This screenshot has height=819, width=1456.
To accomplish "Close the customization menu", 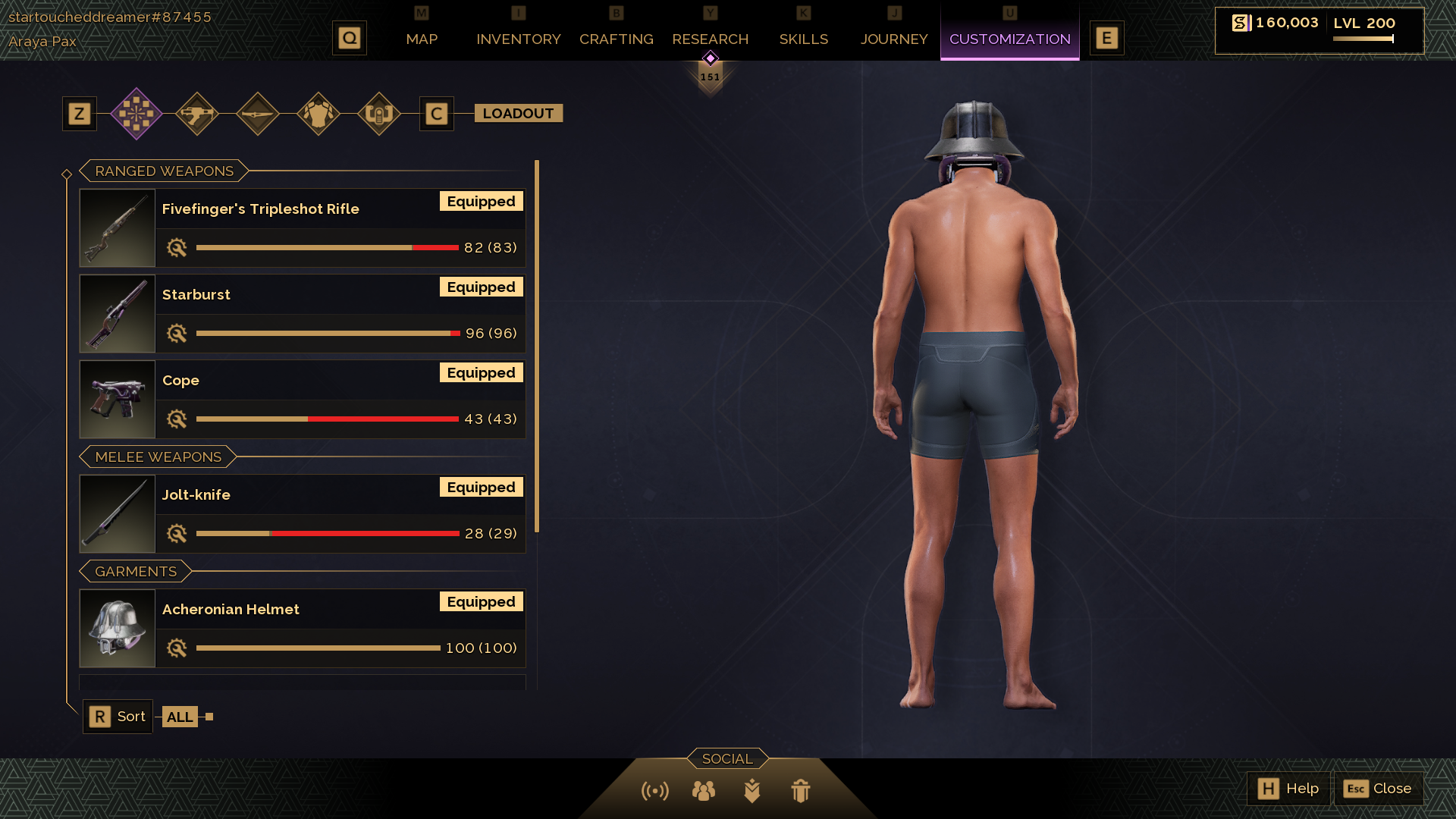I will tap(1378, 789).
